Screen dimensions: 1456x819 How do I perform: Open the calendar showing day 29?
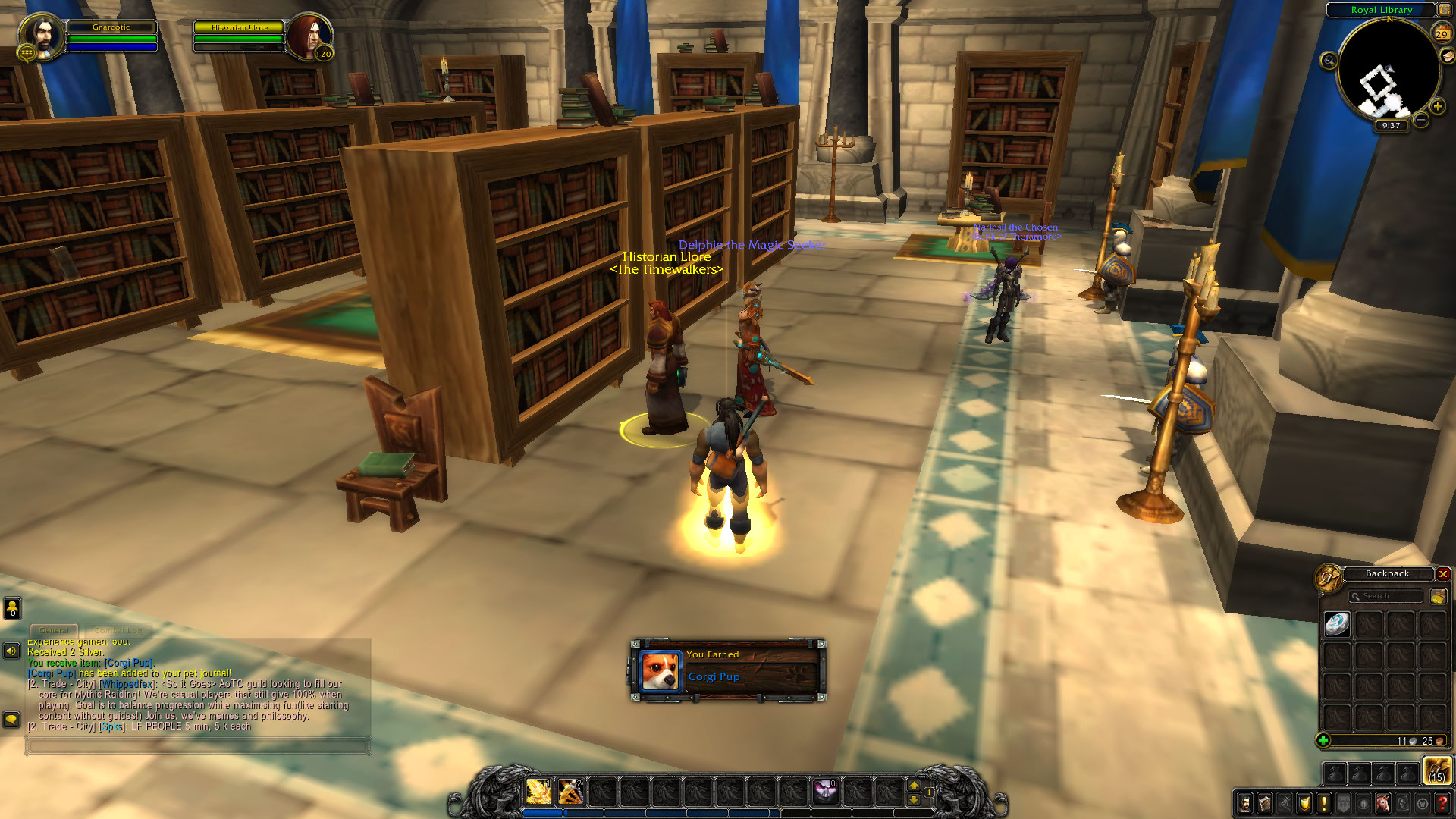1441,33
